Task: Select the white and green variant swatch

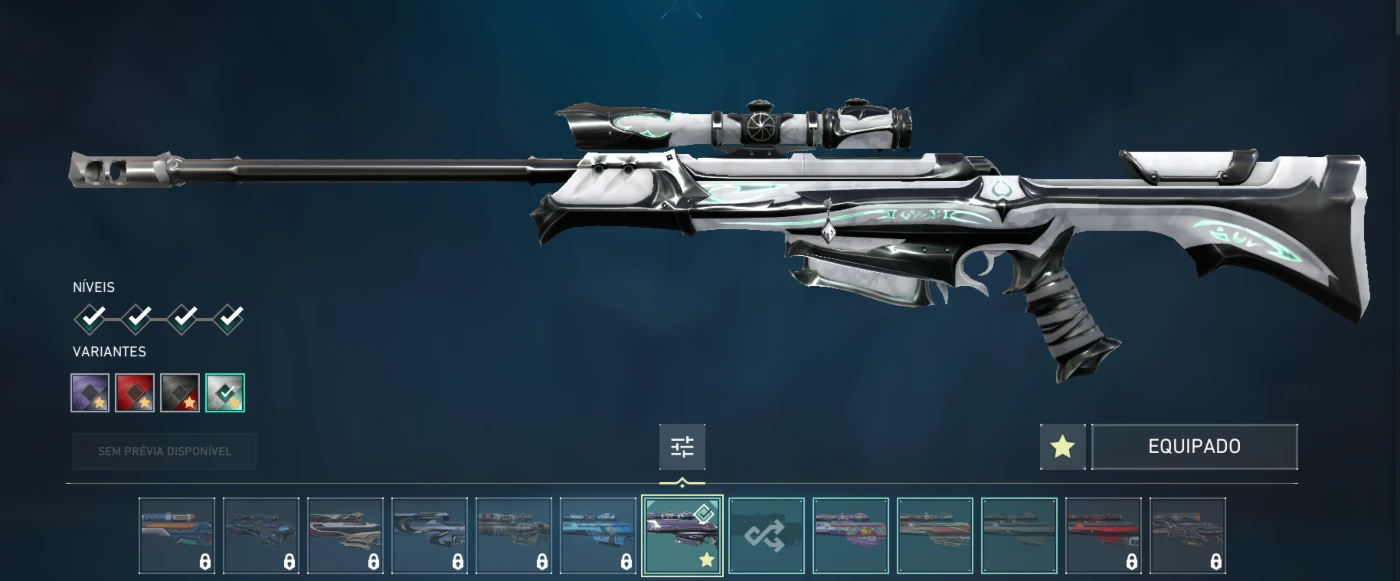Action: (x=225, y=393)
